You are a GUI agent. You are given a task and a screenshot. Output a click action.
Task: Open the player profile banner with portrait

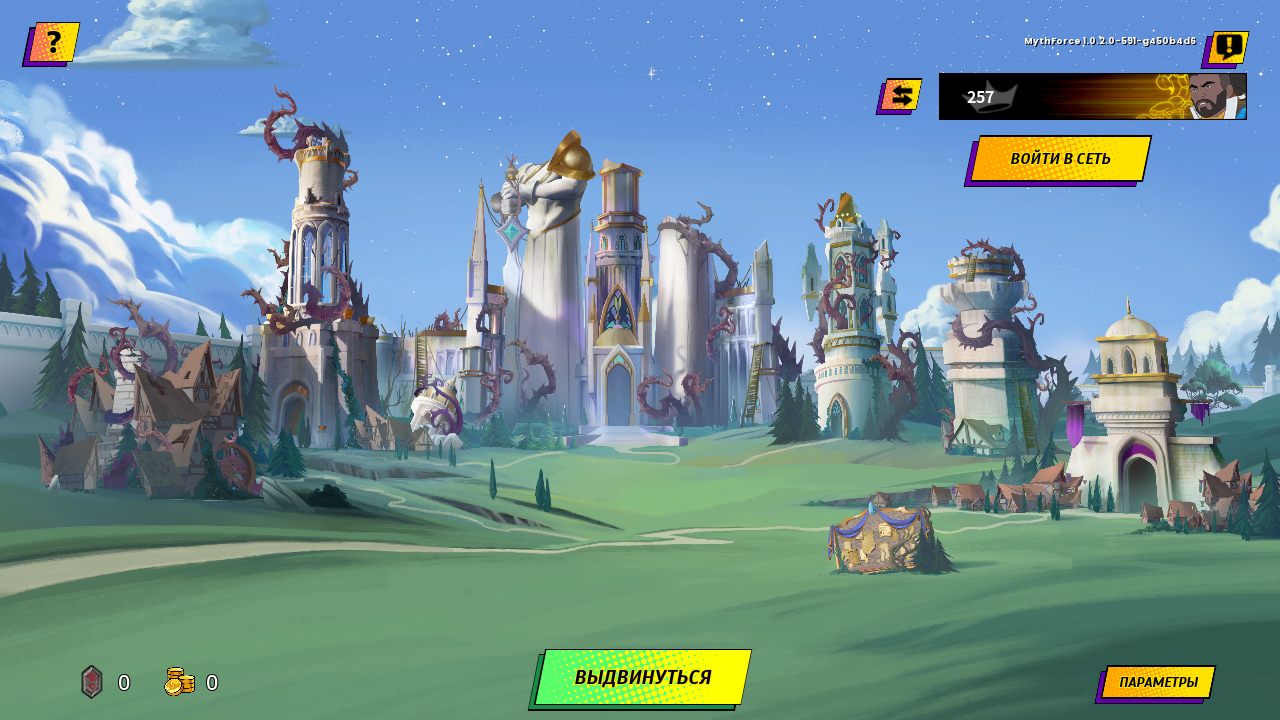[x=1092, y=97]
